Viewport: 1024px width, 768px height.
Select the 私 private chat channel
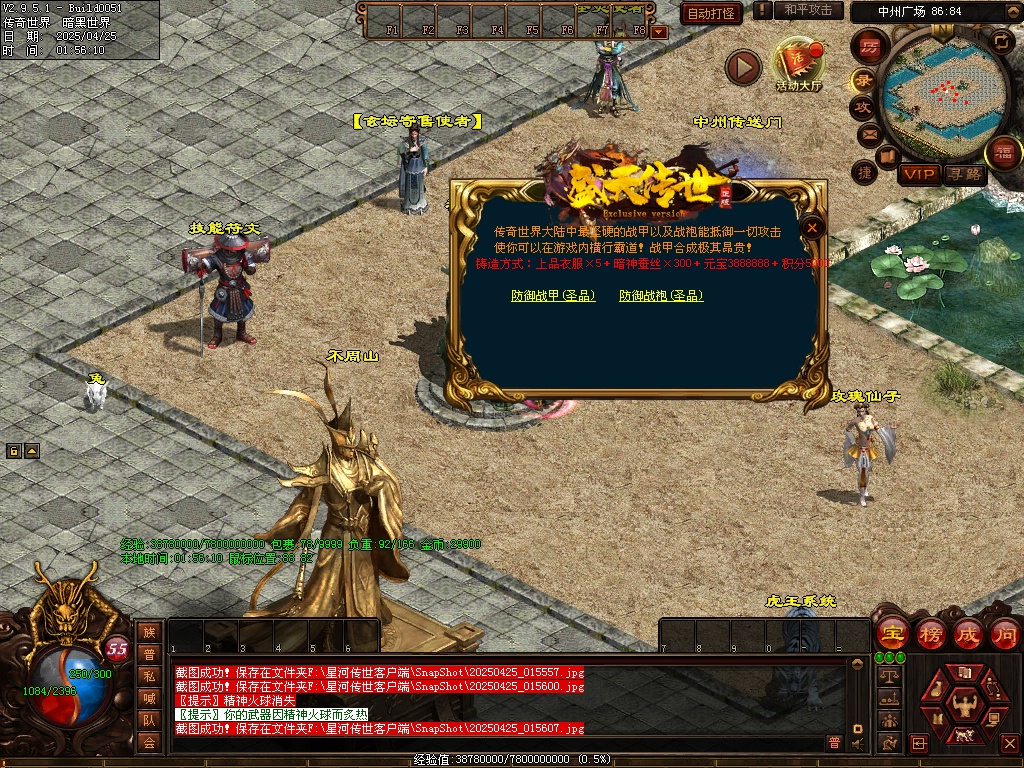pos(149,675)
